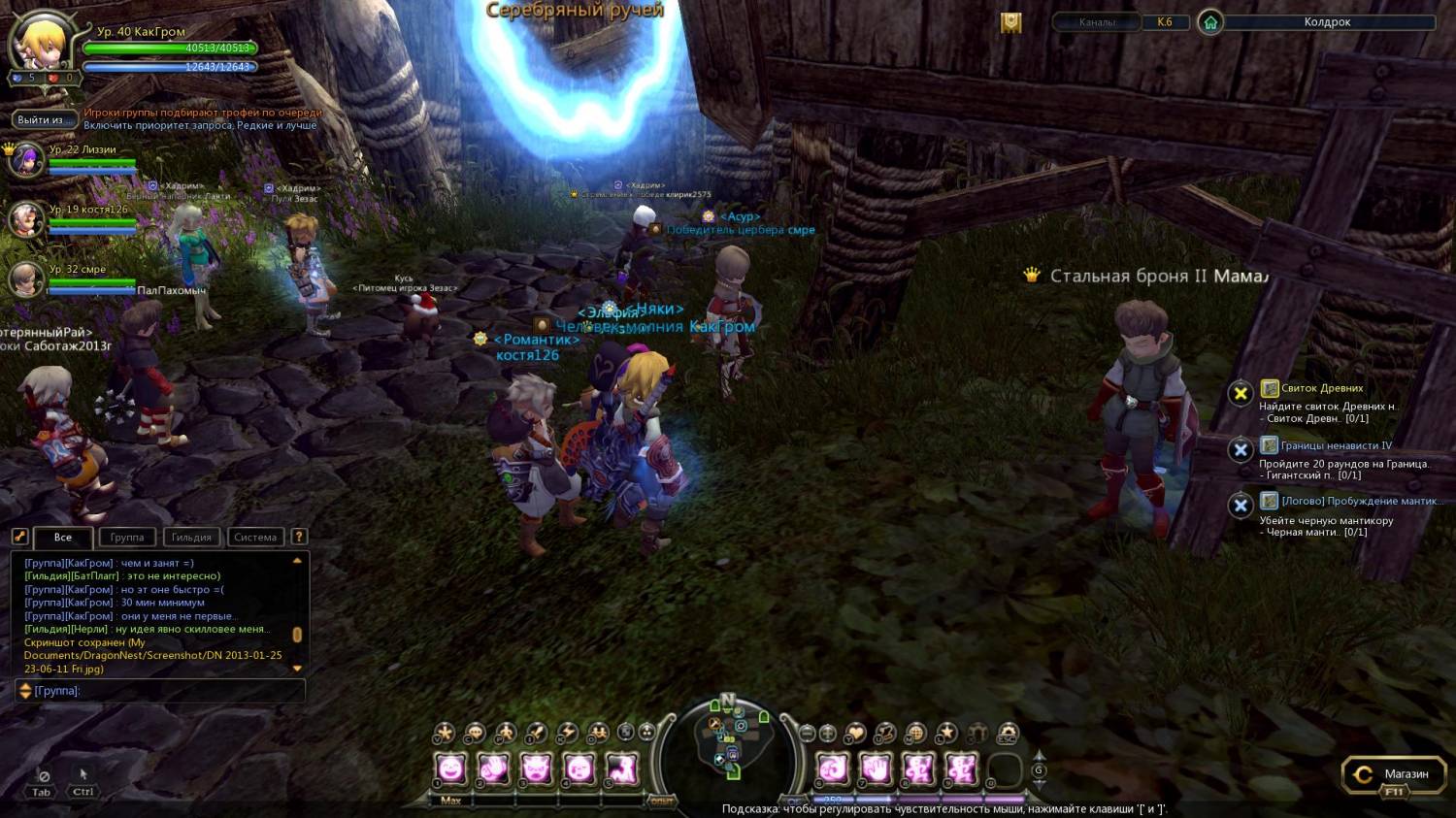This screenshot has height=818, width=1456.
Task: Open the 'Пробуждение мантикоры' quest entry
Action: [x=1359, y=501]
